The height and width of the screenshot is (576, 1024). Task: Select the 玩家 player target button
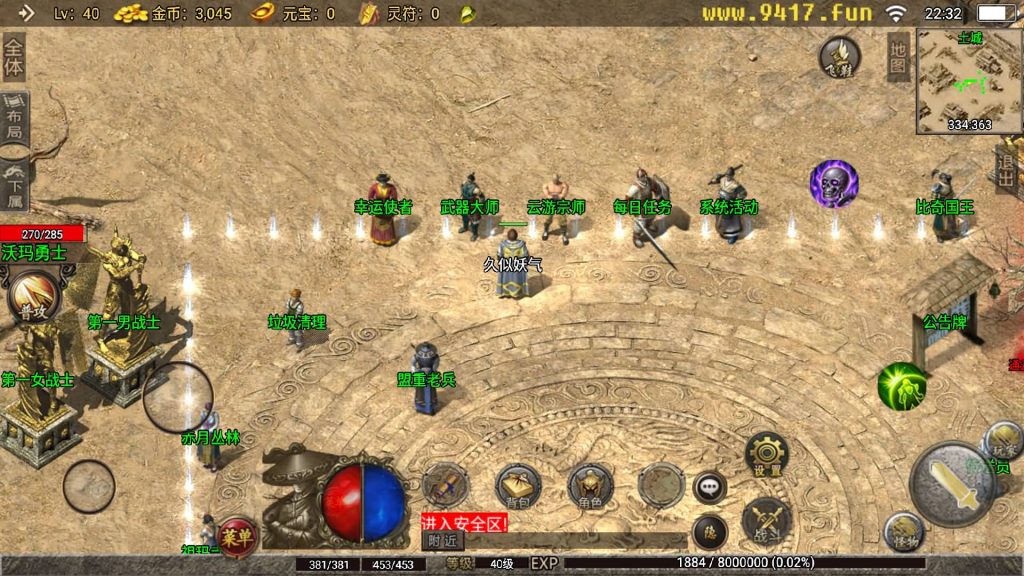point(1002,441)
